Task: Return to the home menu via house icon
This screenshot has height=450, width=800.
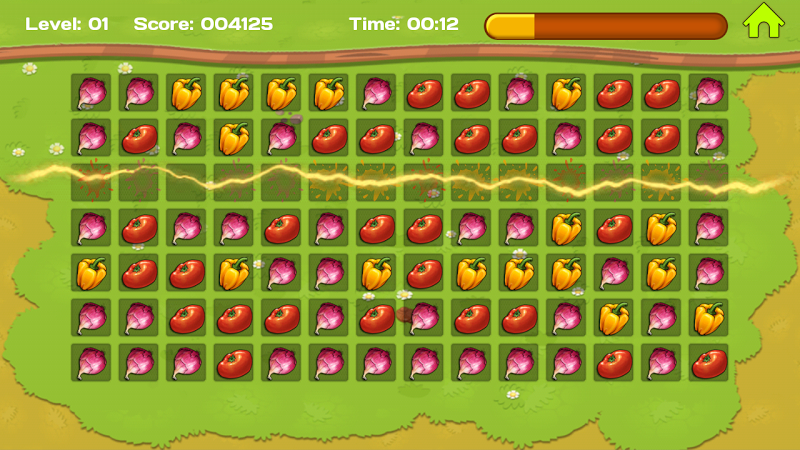Action: pyautogui.click(x=762, y=22)
